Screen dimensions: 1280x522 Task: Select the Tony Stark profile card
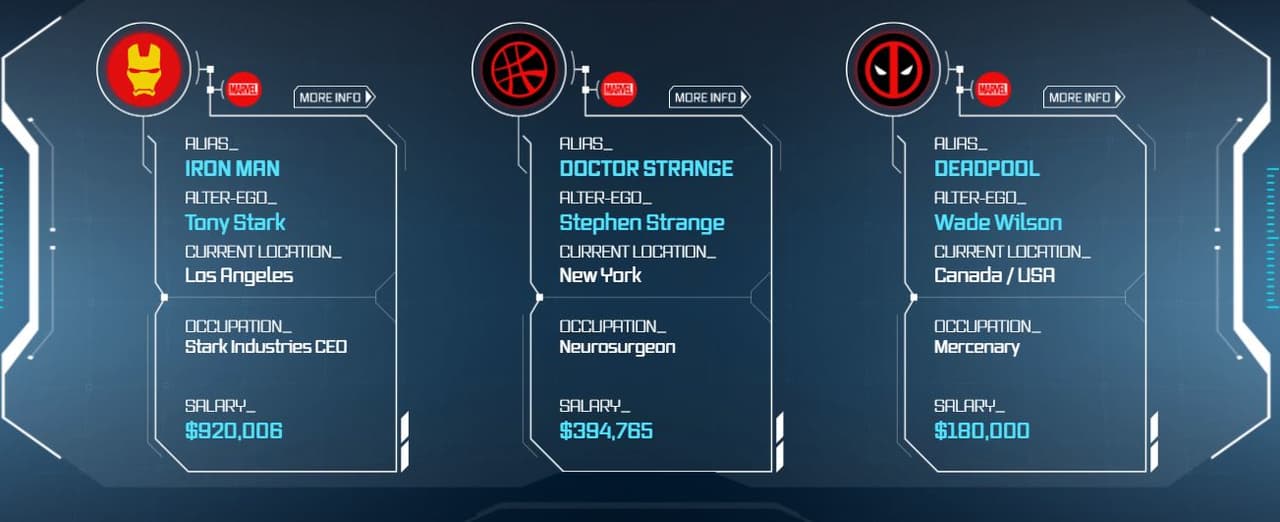275,300
